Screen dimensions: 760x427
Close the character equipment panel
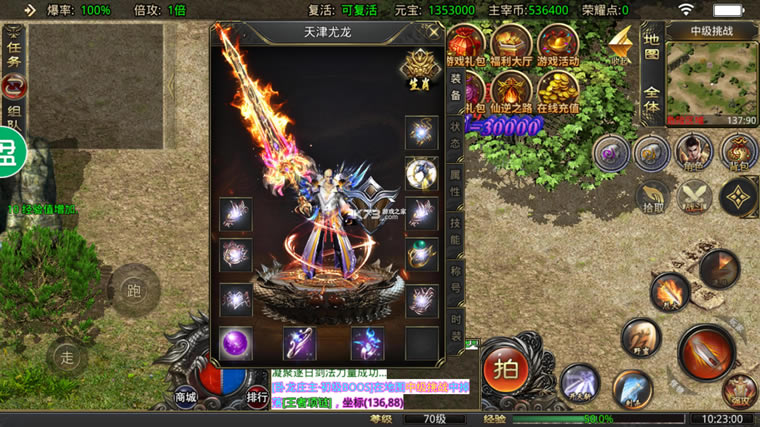tap(433, 32)
